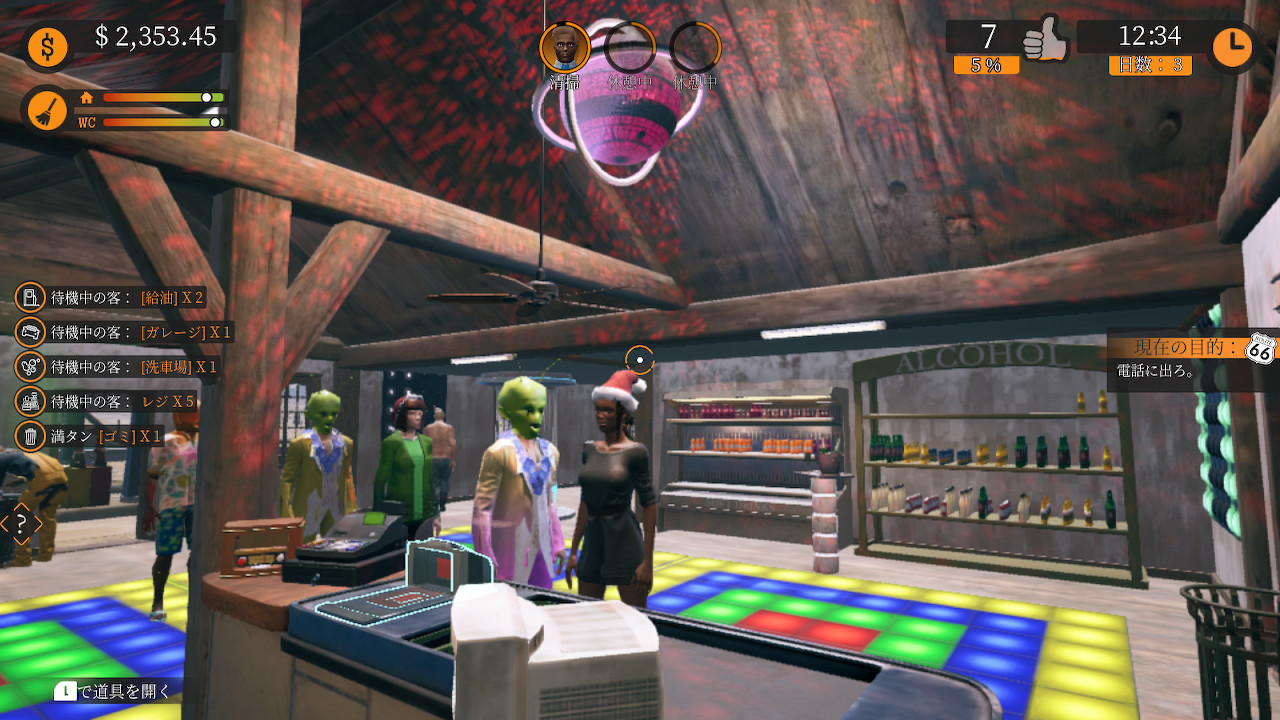Image resolution: width=1280 pixels, height=720 pixels.
Task: Click the orange clock icon beside 12:34
Action: pos(1235,46)
